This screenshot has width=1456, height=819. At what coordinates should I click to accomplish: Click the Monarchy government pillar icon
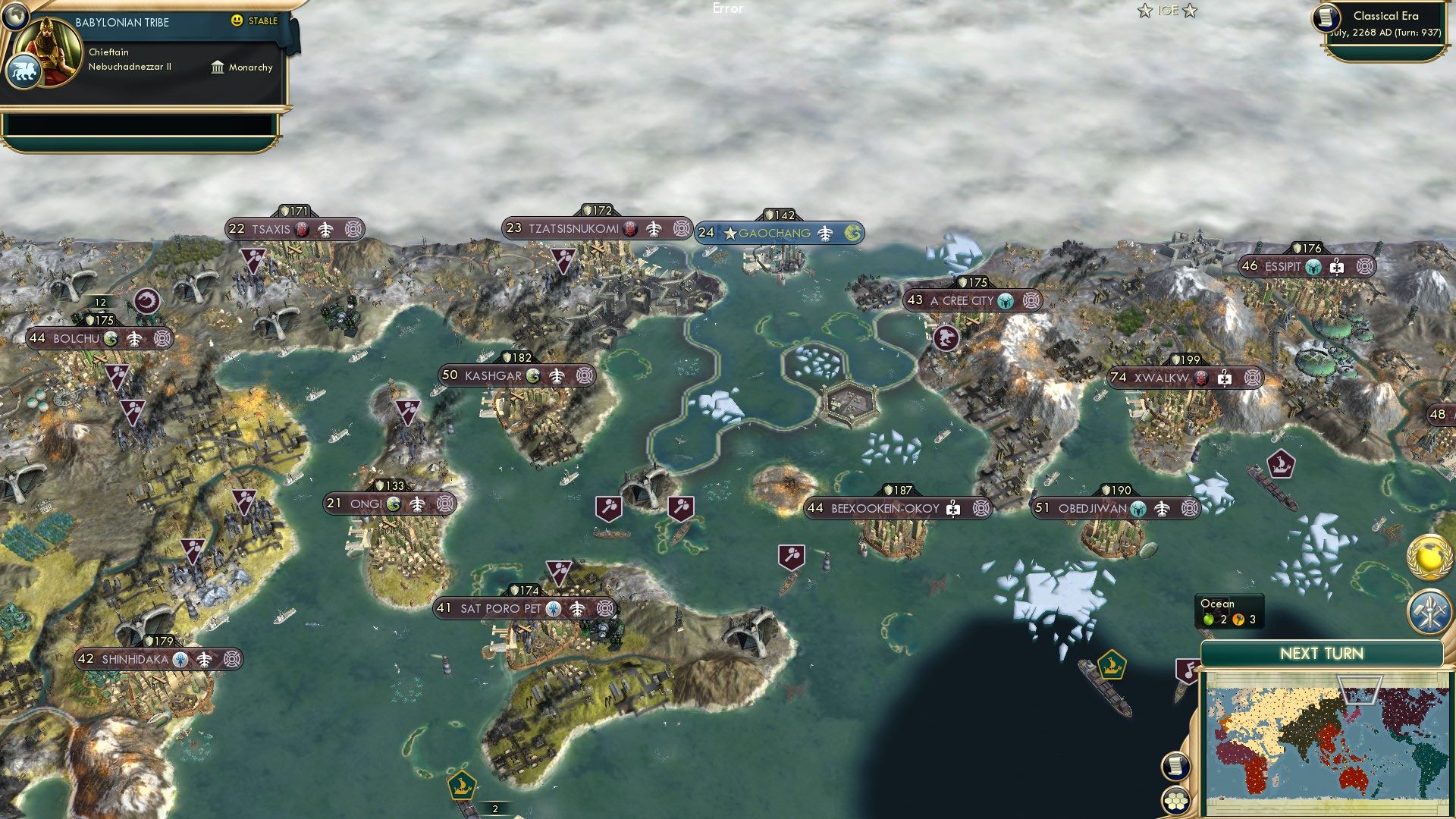pos(218,67)
